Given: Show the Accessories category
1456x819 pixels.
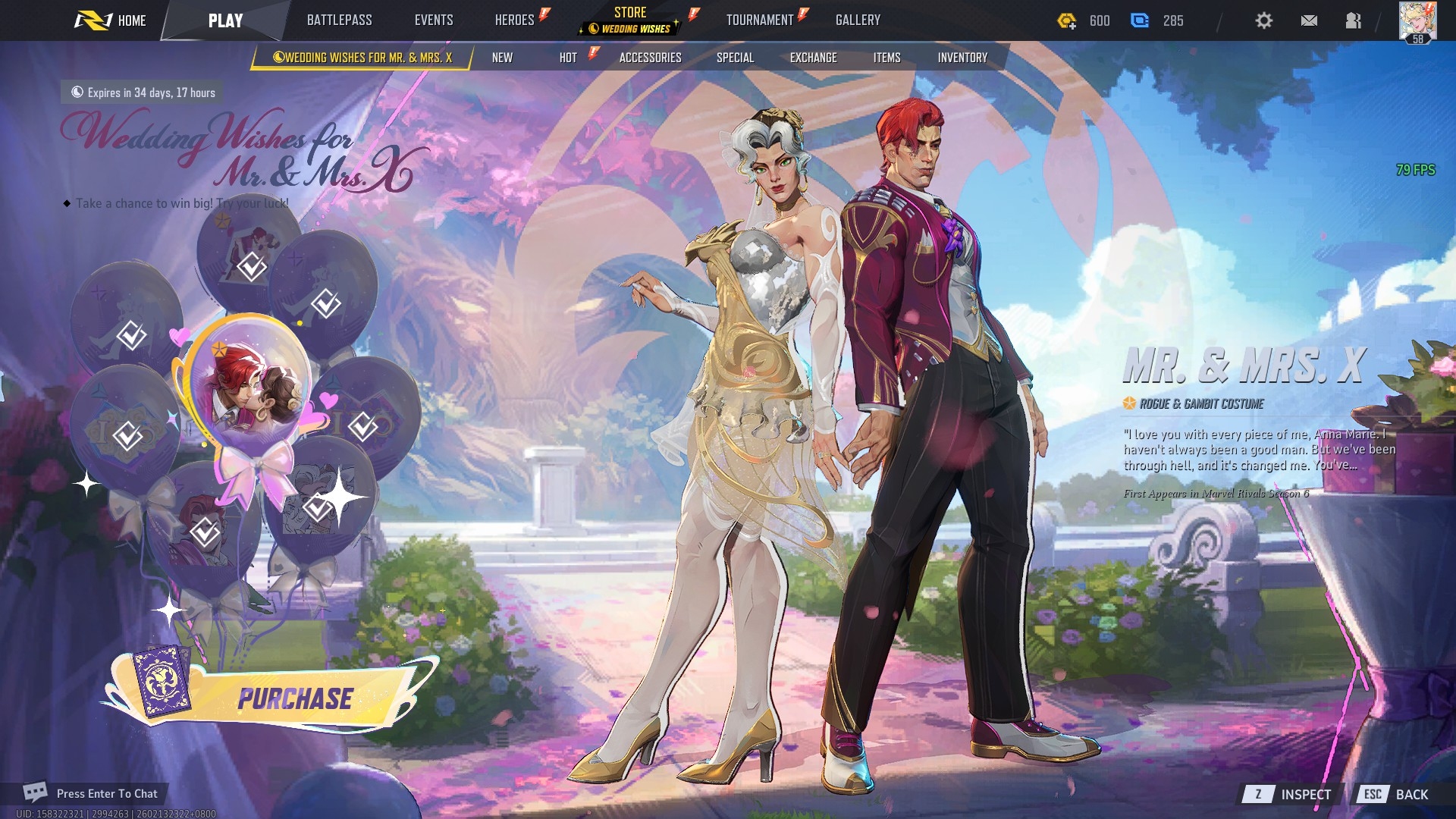Looking at the screenshot, I should click(650, 58).
